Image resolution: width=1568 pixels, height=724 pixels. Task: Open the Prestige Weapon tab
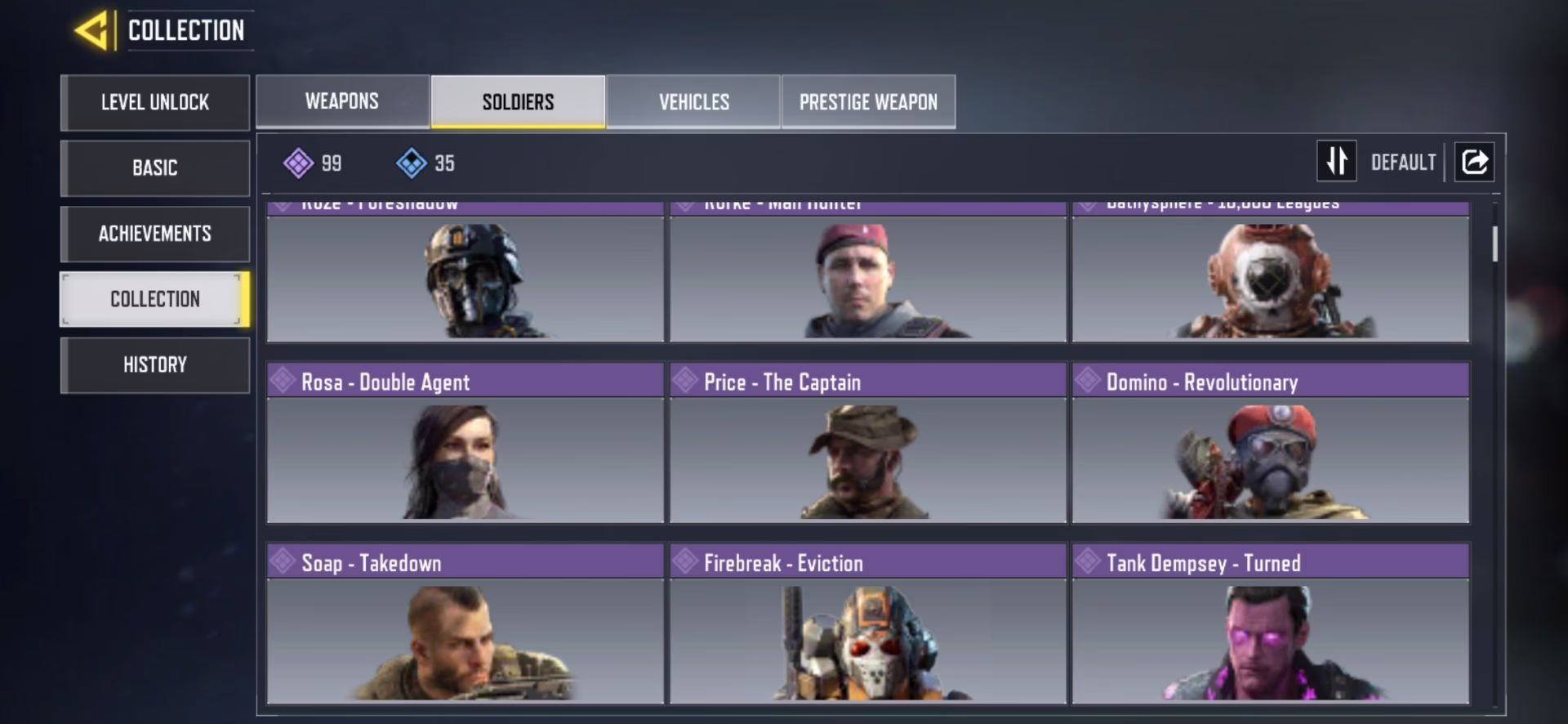point(868,101)
